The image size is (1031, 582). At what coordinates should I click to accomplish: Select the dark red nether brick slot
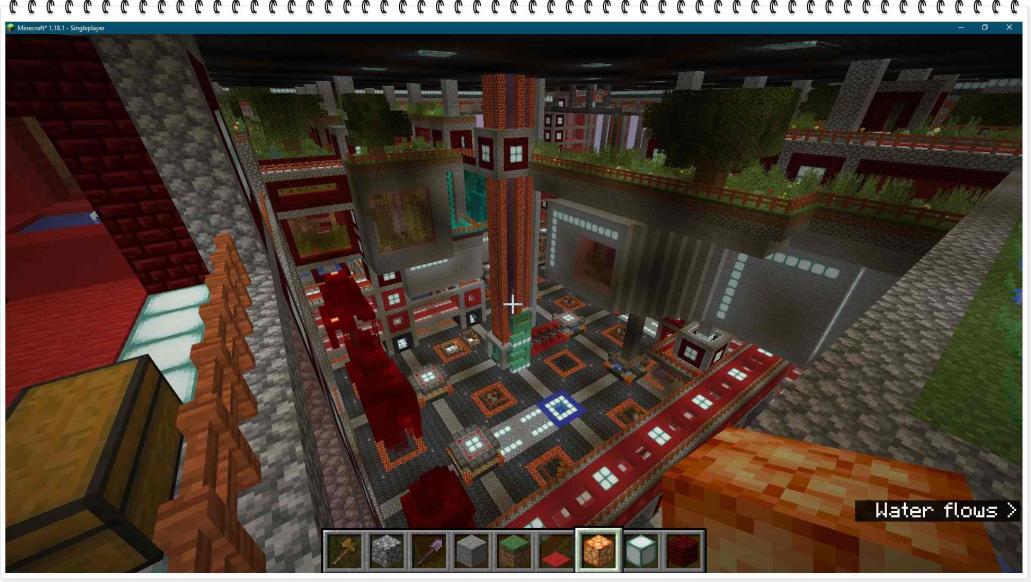click(x=684, y=550)
